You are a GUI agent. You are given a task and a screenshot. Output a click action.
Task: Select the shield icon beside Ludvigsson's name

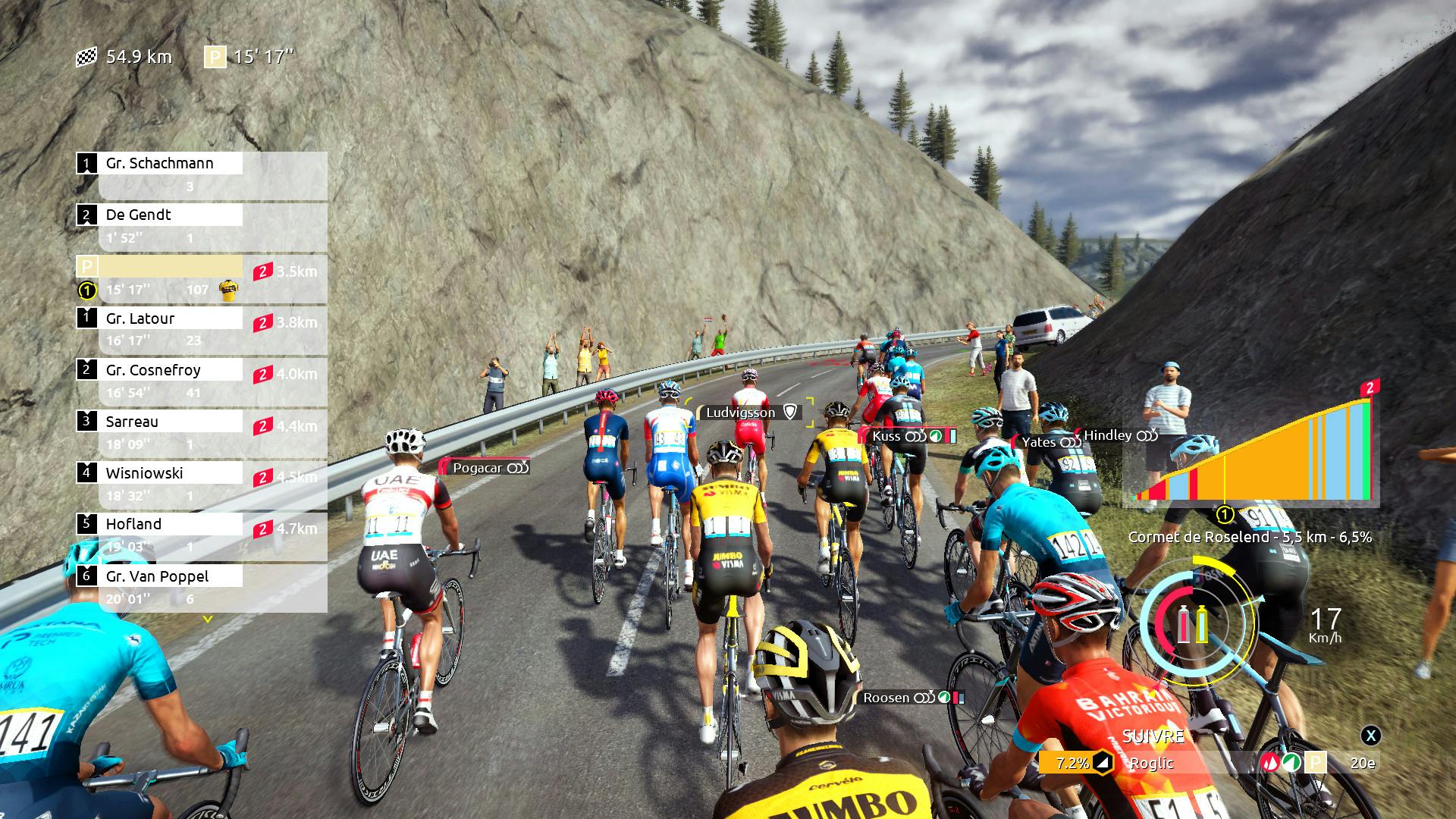(x=789, y=413)
